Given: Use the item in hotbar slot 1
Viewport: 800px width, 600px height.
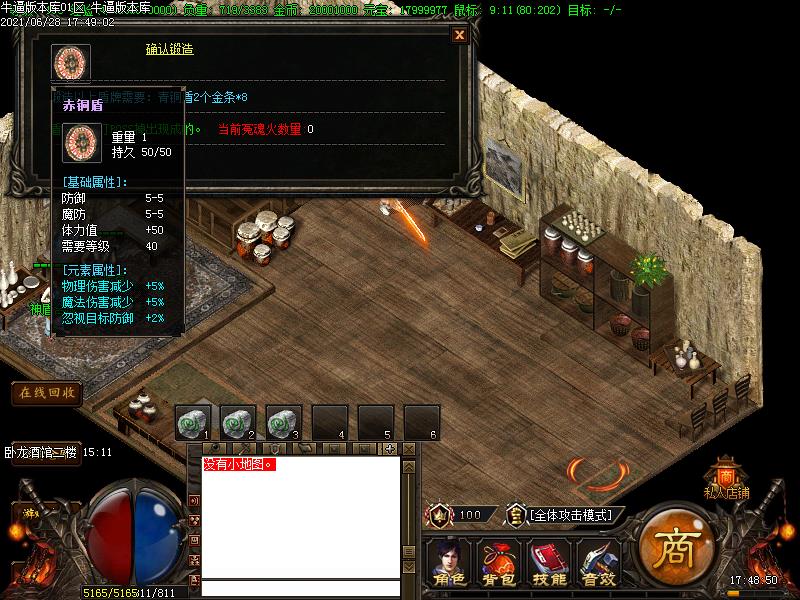Looking at the screenshot, I should tap(192, 422).
